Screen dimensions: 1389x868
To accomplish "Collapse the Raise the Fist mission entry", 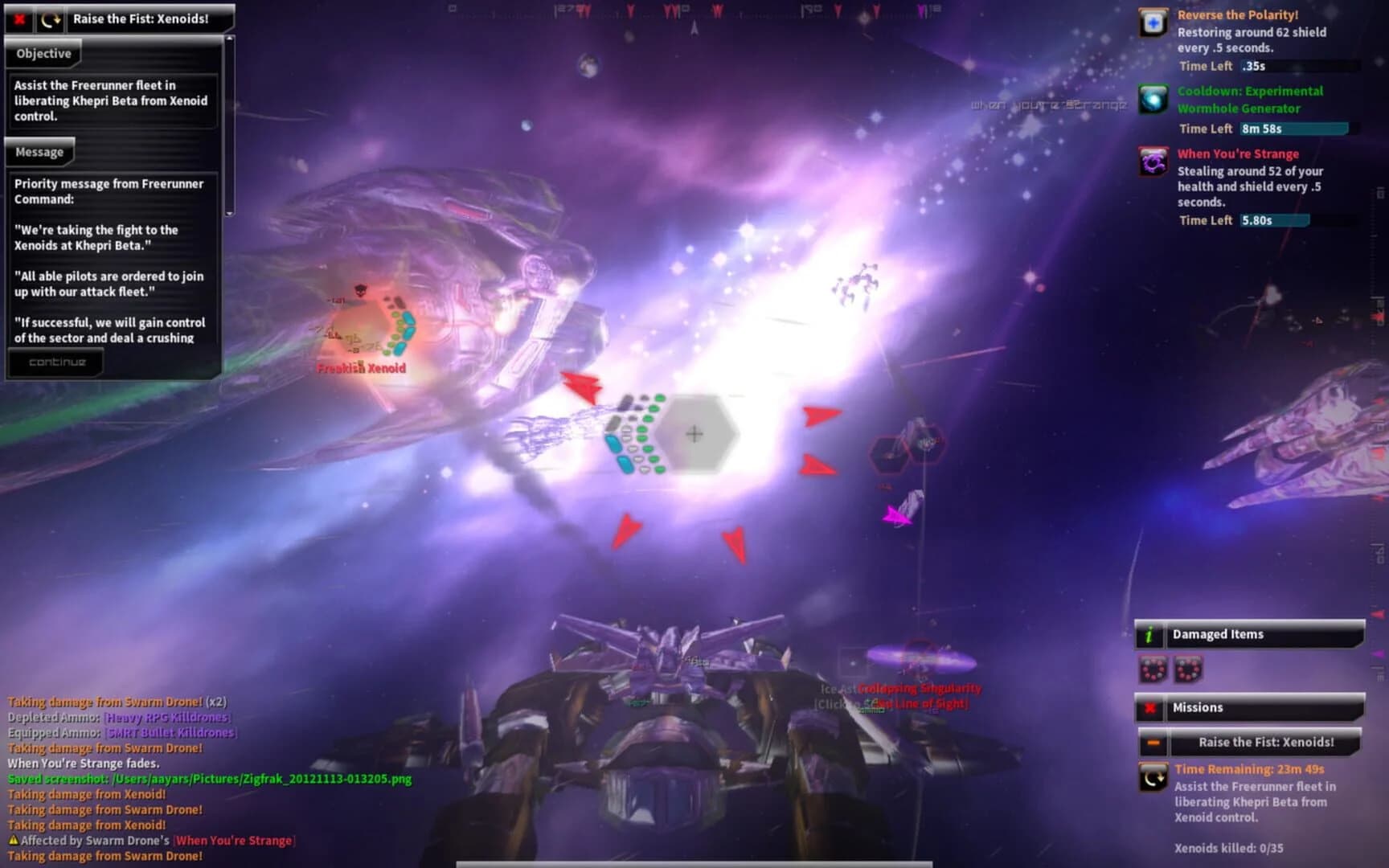I will 1155,743.
